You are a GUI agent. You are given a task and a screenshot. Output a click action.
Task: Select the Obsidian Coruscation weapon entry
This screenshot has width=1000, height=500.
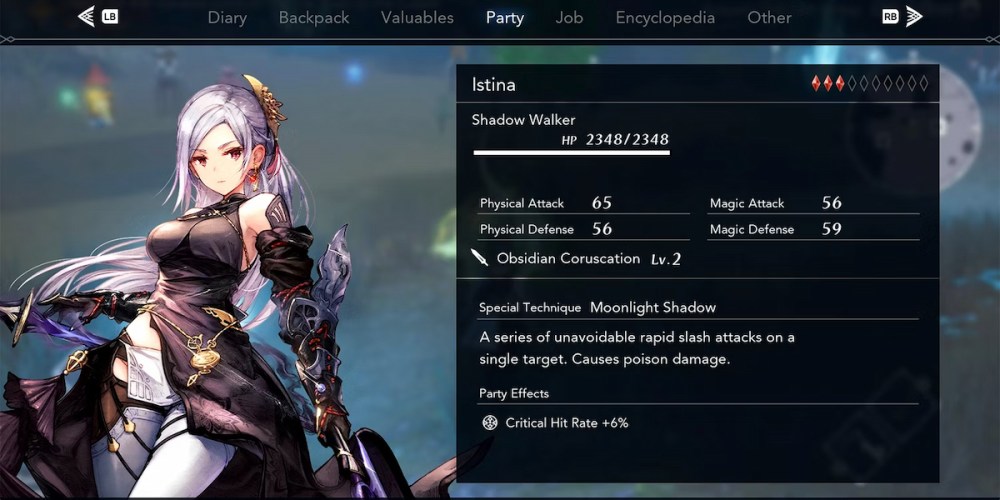568,259
